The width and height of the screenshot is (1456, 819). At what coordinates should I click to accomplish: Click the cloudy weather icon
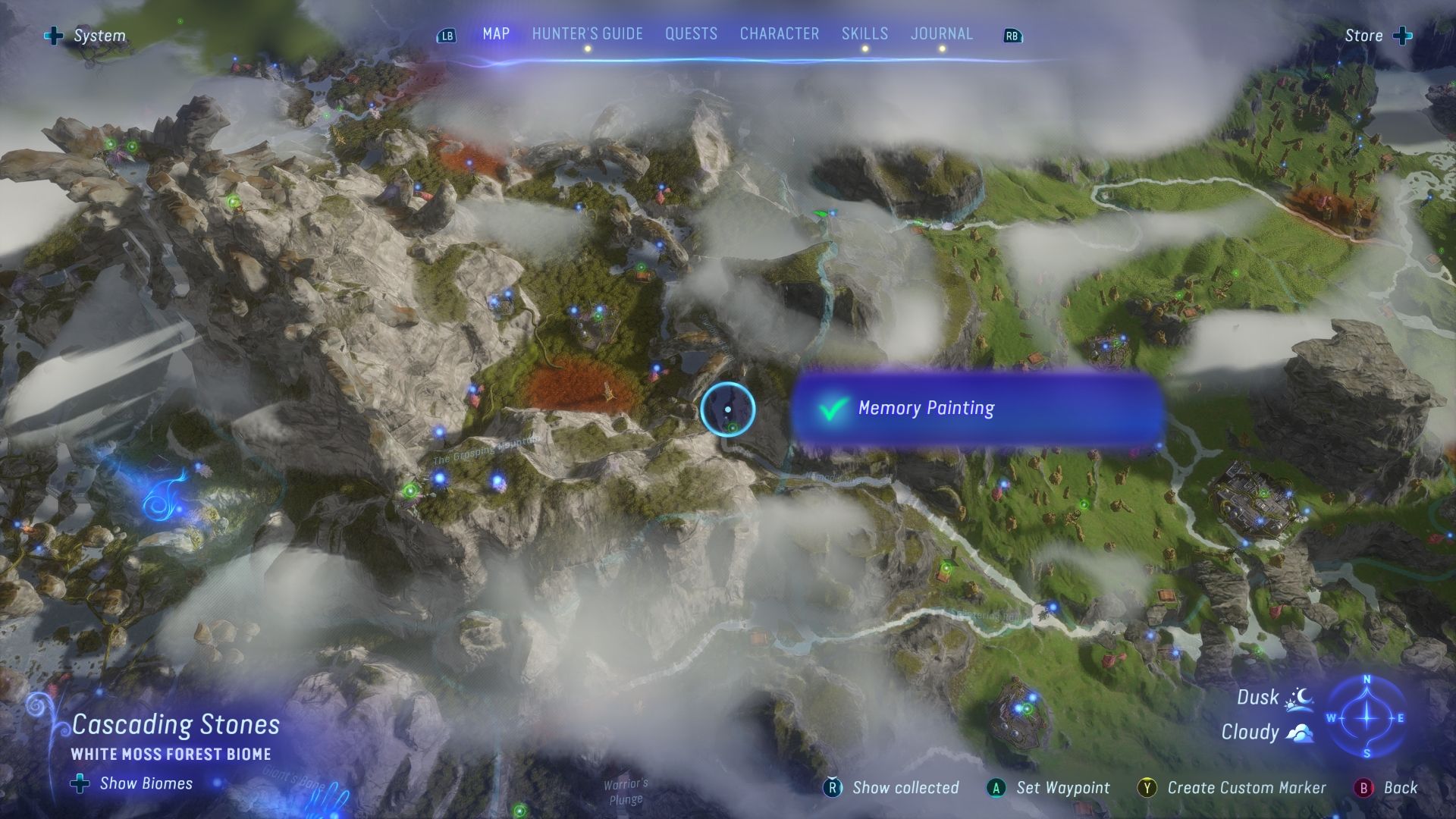pos(1300,731)
